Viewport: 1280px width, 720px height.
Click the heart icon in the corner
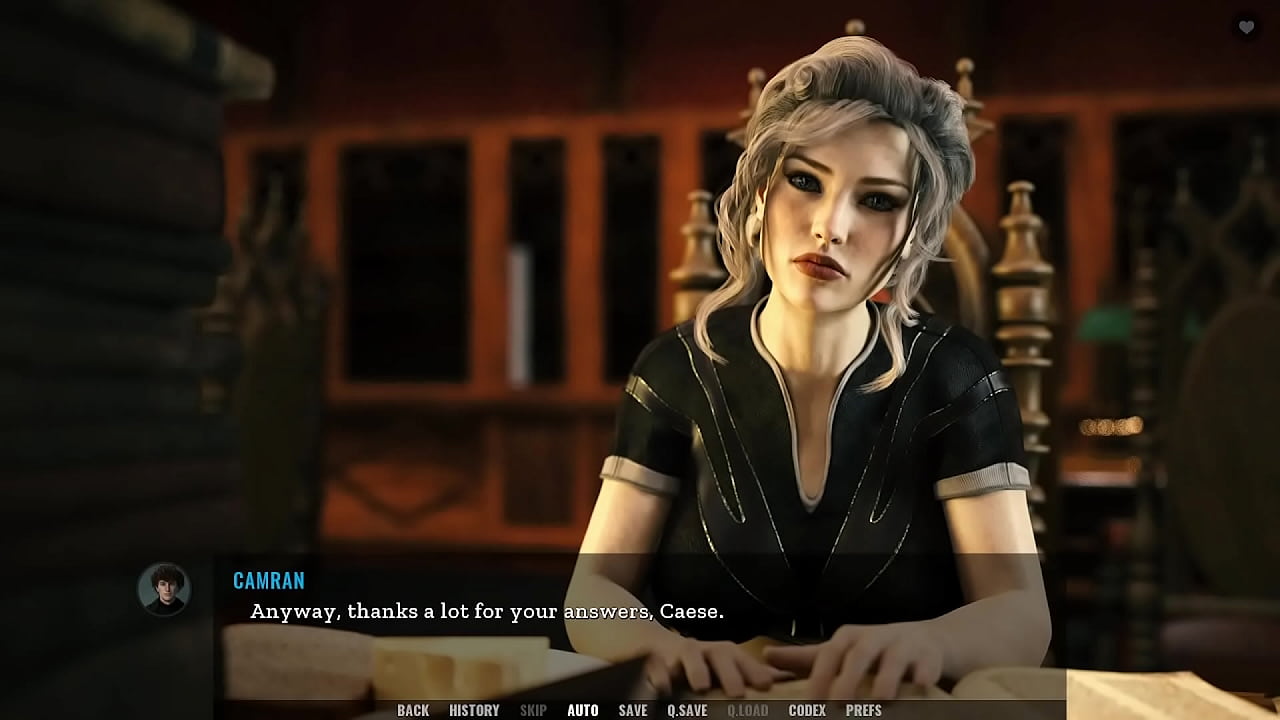[1246, 28]
